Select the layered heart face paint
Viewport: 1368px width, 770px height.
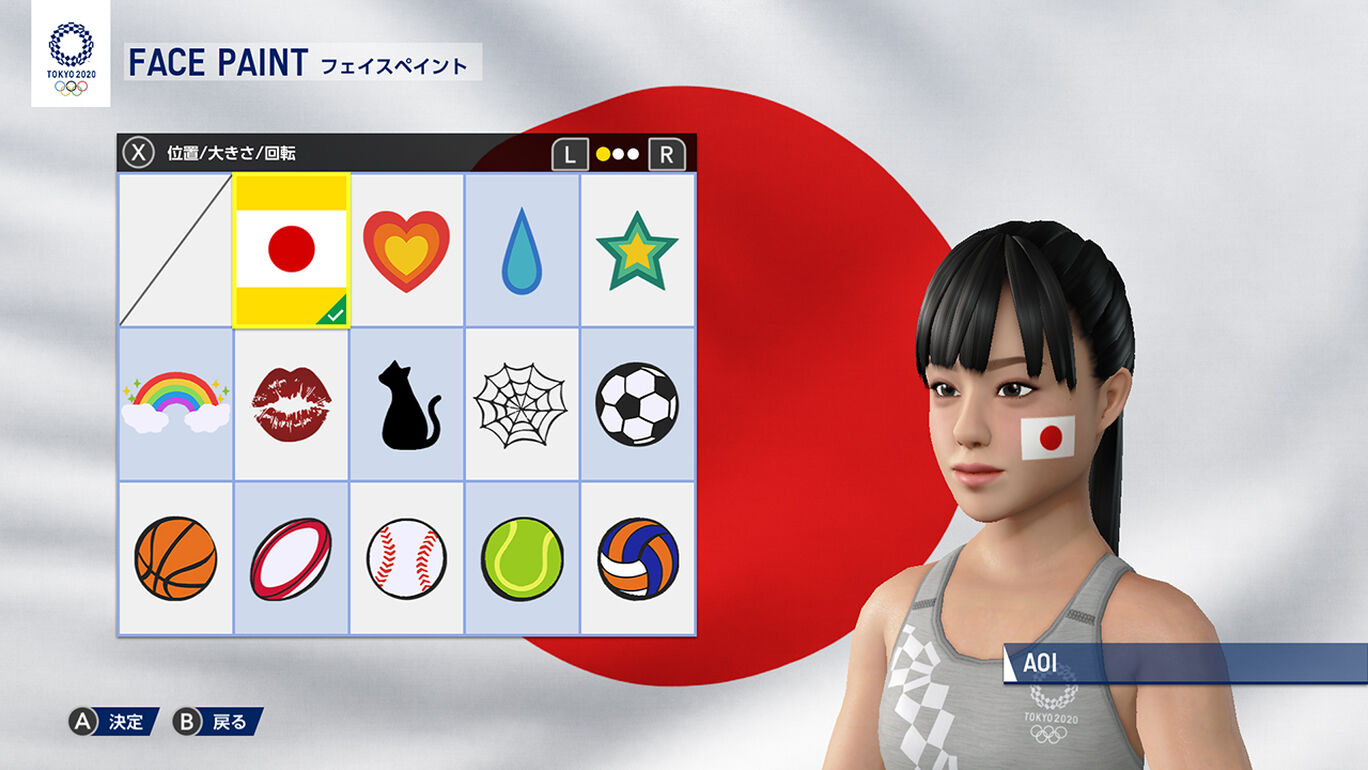click(x=406, y=250)
